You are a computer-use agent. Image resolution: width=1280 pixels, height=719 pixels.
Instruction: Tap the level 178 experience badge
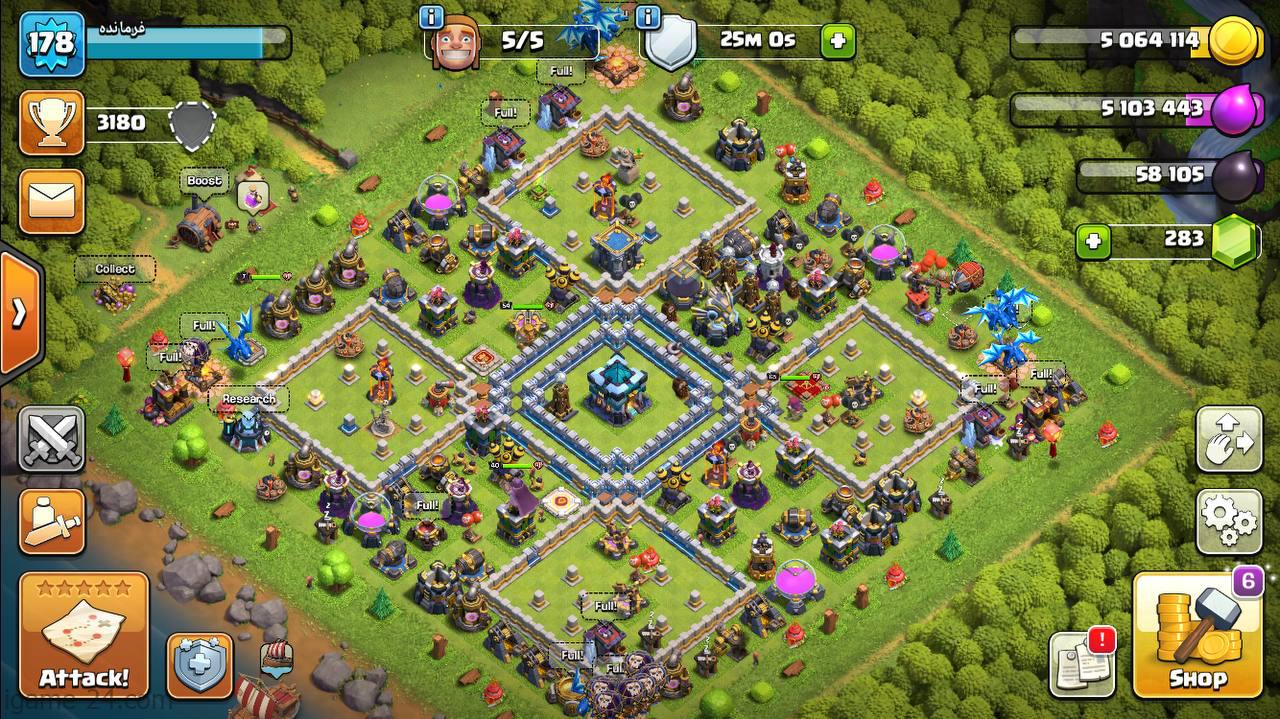[x=51, y=44]
